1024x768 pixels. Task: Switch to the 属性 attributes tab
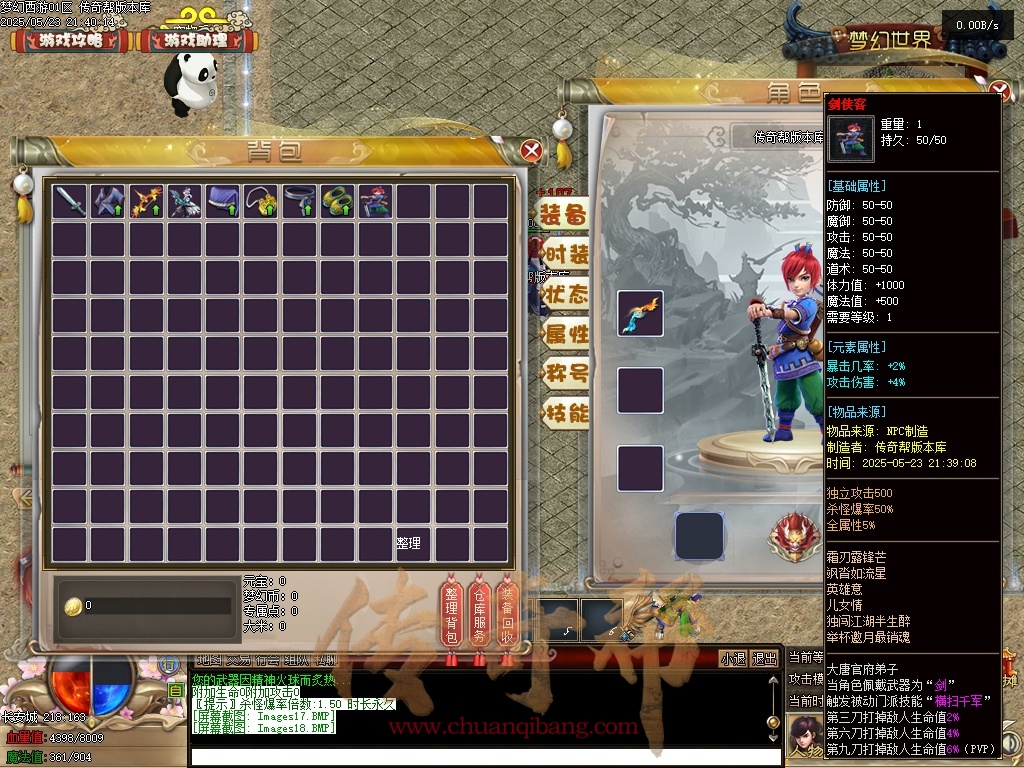click(564, 334)
